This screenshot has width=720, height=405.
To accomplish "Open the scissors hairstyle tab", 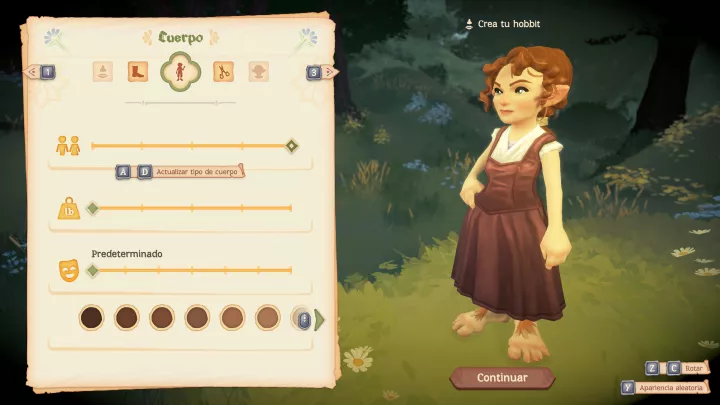I will 223,72.
